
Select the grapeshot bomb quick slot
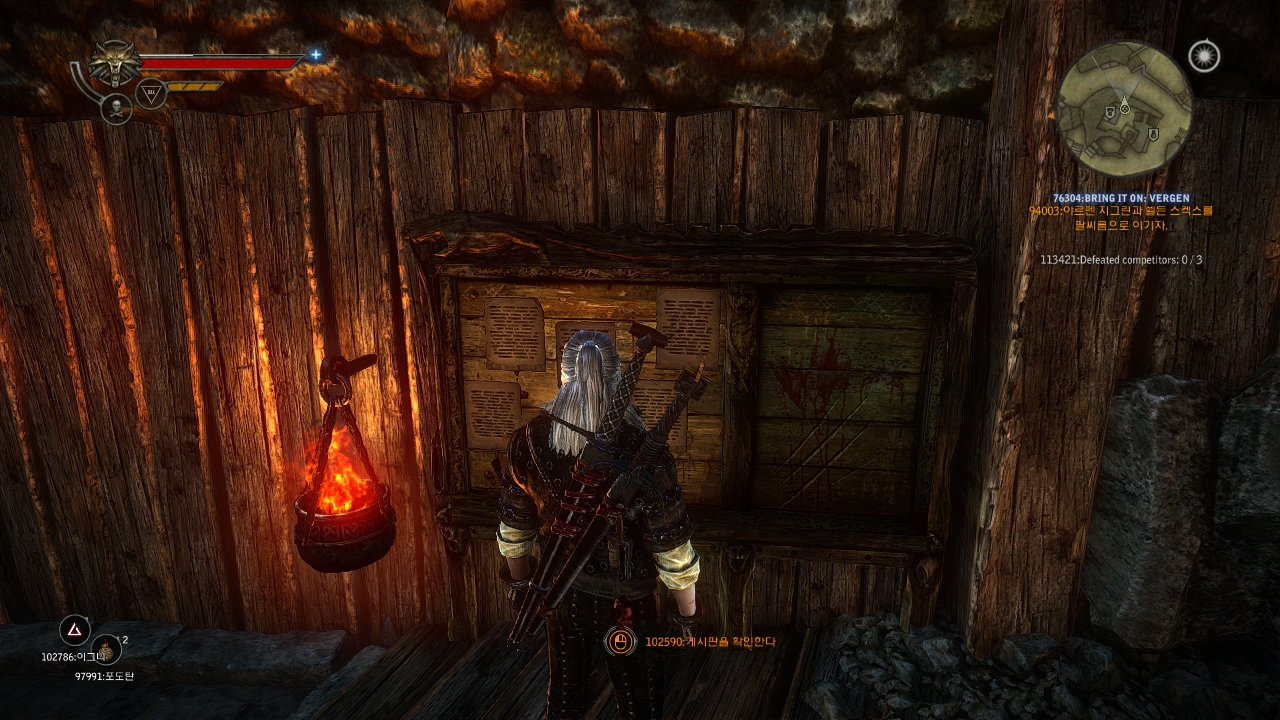tap(107, 650)
